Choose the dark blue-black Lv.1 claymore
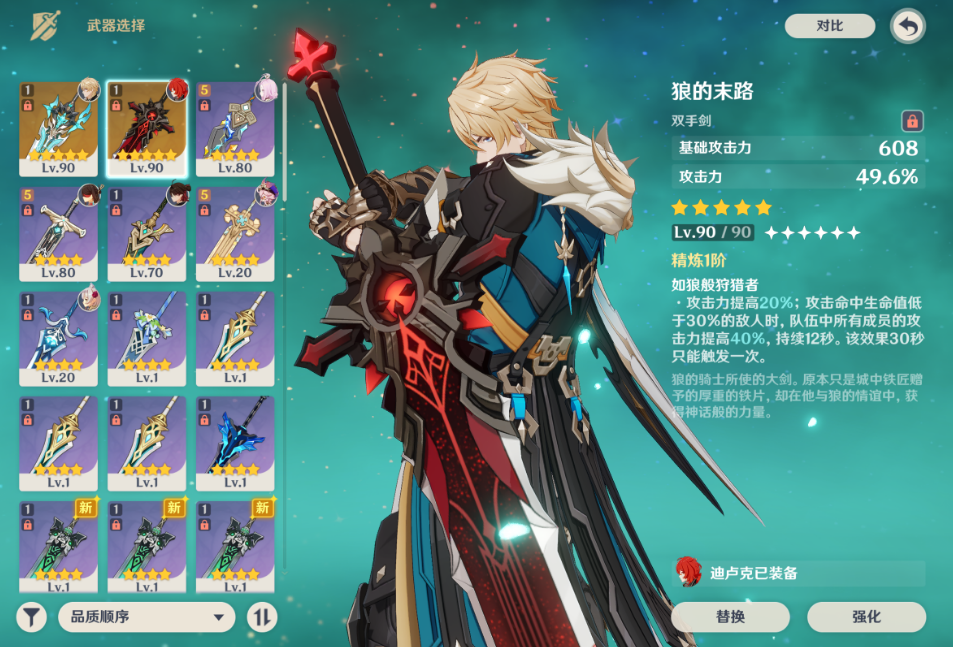 [x=235, y=442]
